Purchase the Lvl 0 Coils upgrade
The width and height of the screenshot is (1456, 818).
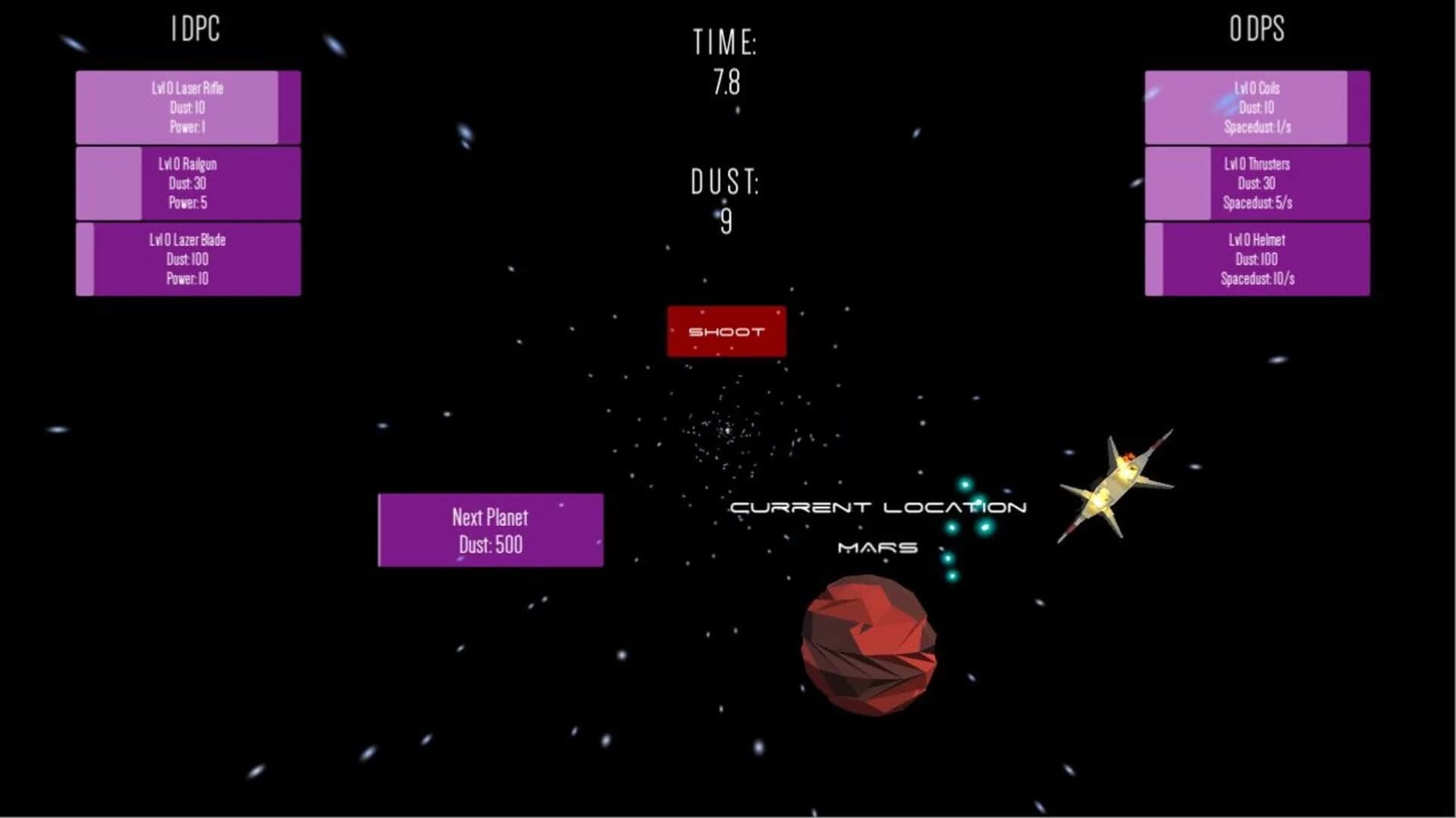pyautogui.click(x=1255, y=108)
